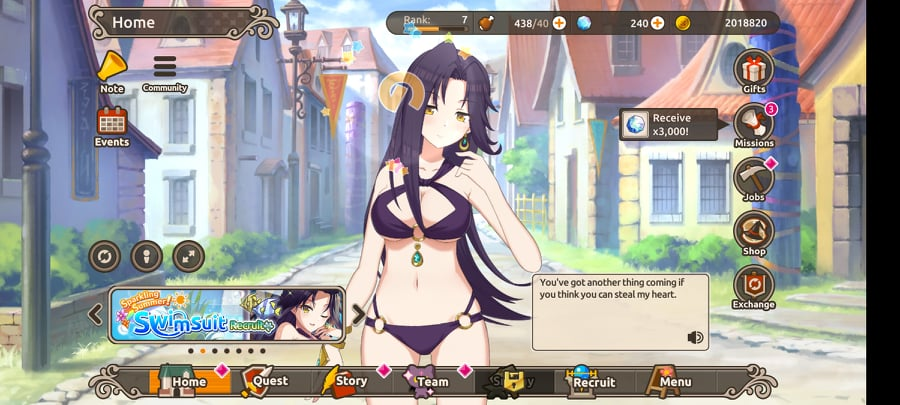
Task: Open the Missions list
Action: pos(754,126)
